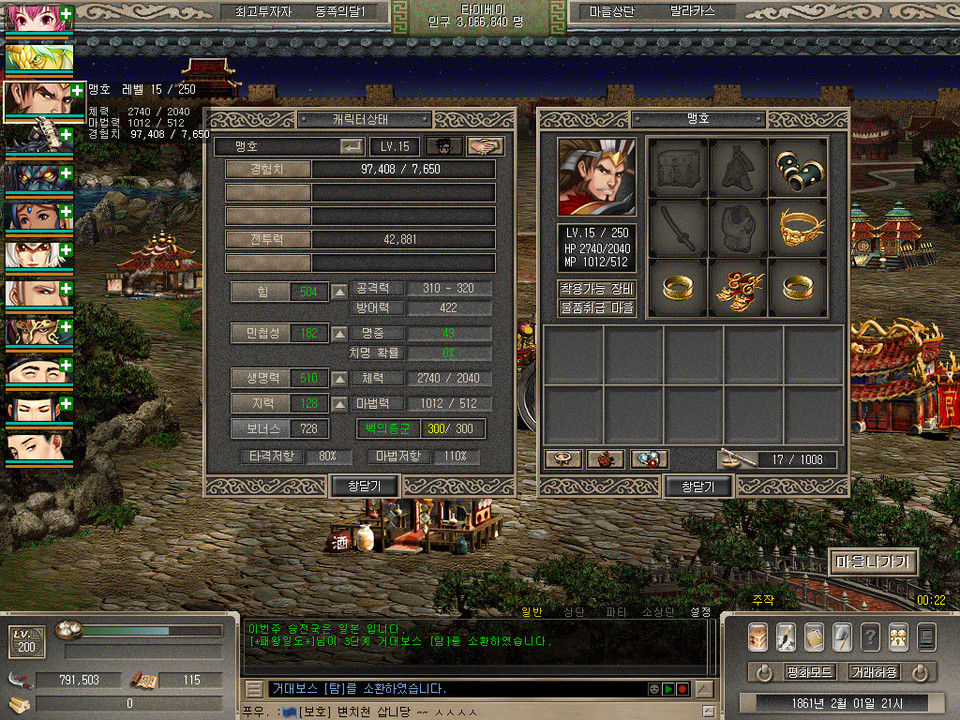The width and height of the screenshot is (960, 720).
Task: Close the character status window (캐릭터상태)
Action: pos(365,486)
